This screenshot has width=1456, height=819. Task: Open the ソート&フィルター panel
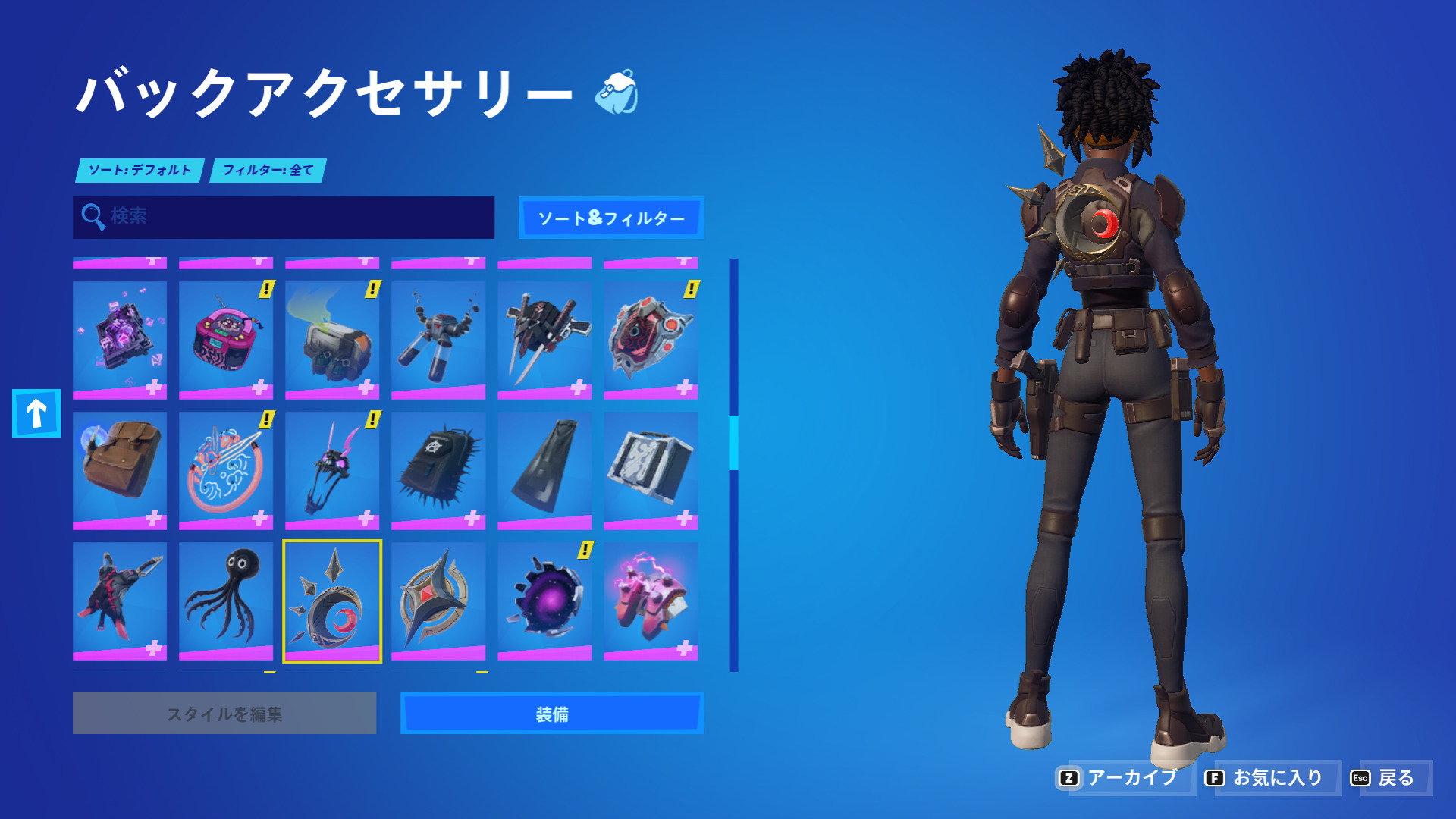(x=611, y=218)
